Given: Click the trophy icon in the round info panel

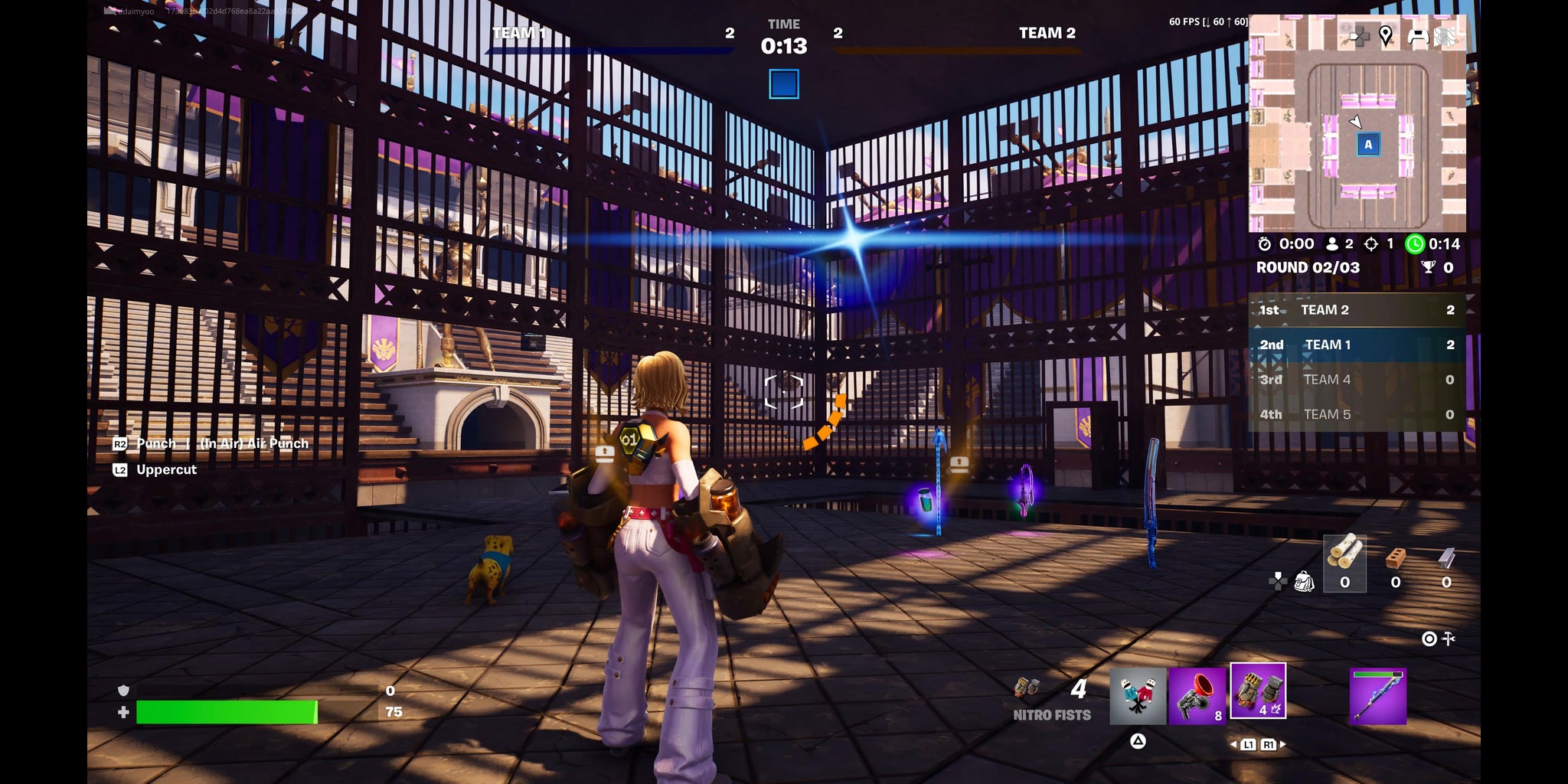Looking at the screenshot, I should [x=1429, y=267].
